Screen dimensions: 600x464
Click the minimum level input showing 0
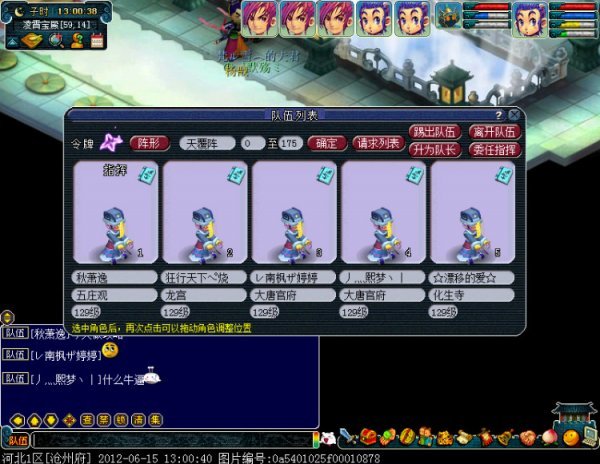(x=247, y=143)
